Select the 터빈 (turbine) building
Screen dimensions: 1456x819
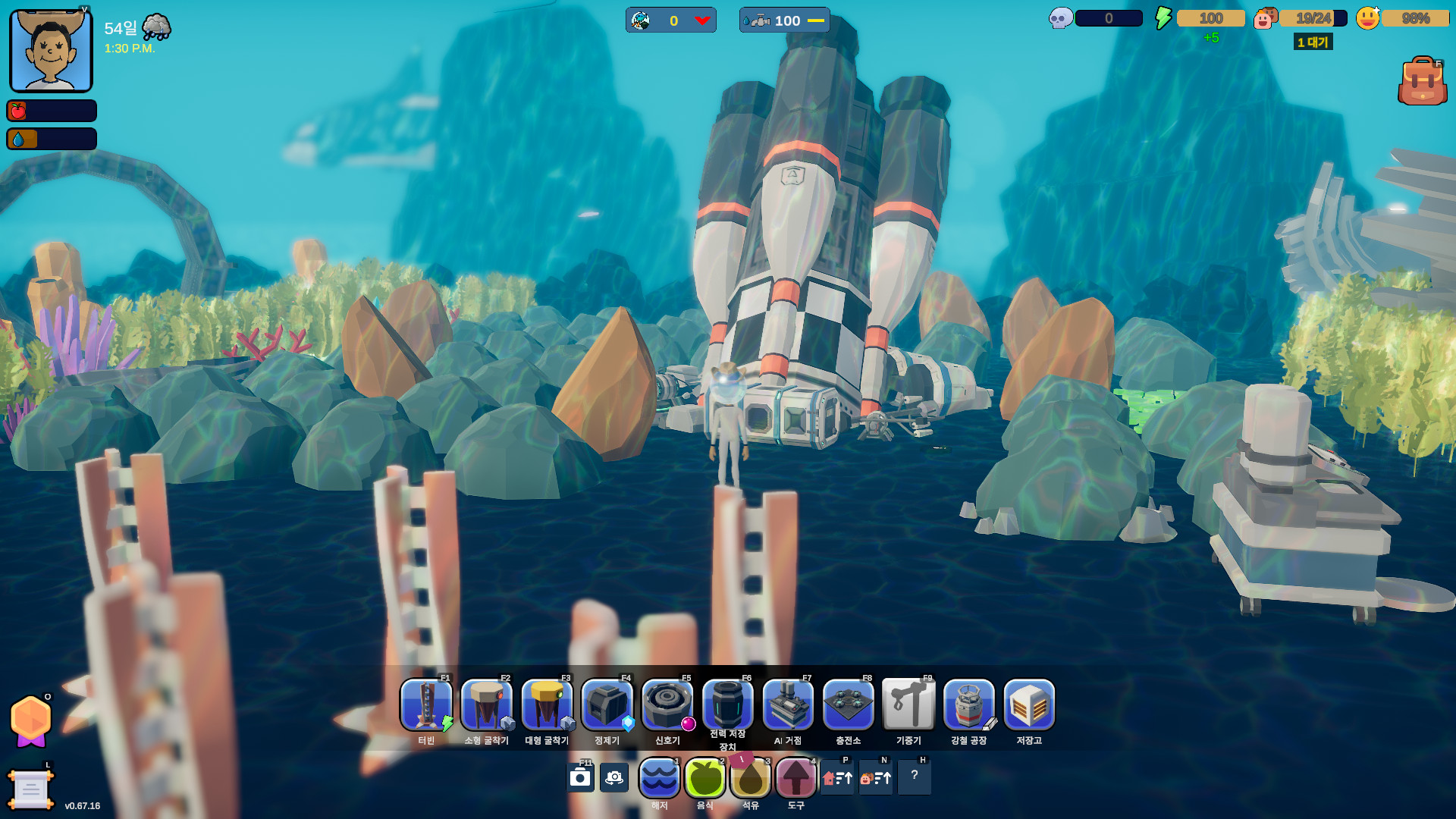coord(426,704)
